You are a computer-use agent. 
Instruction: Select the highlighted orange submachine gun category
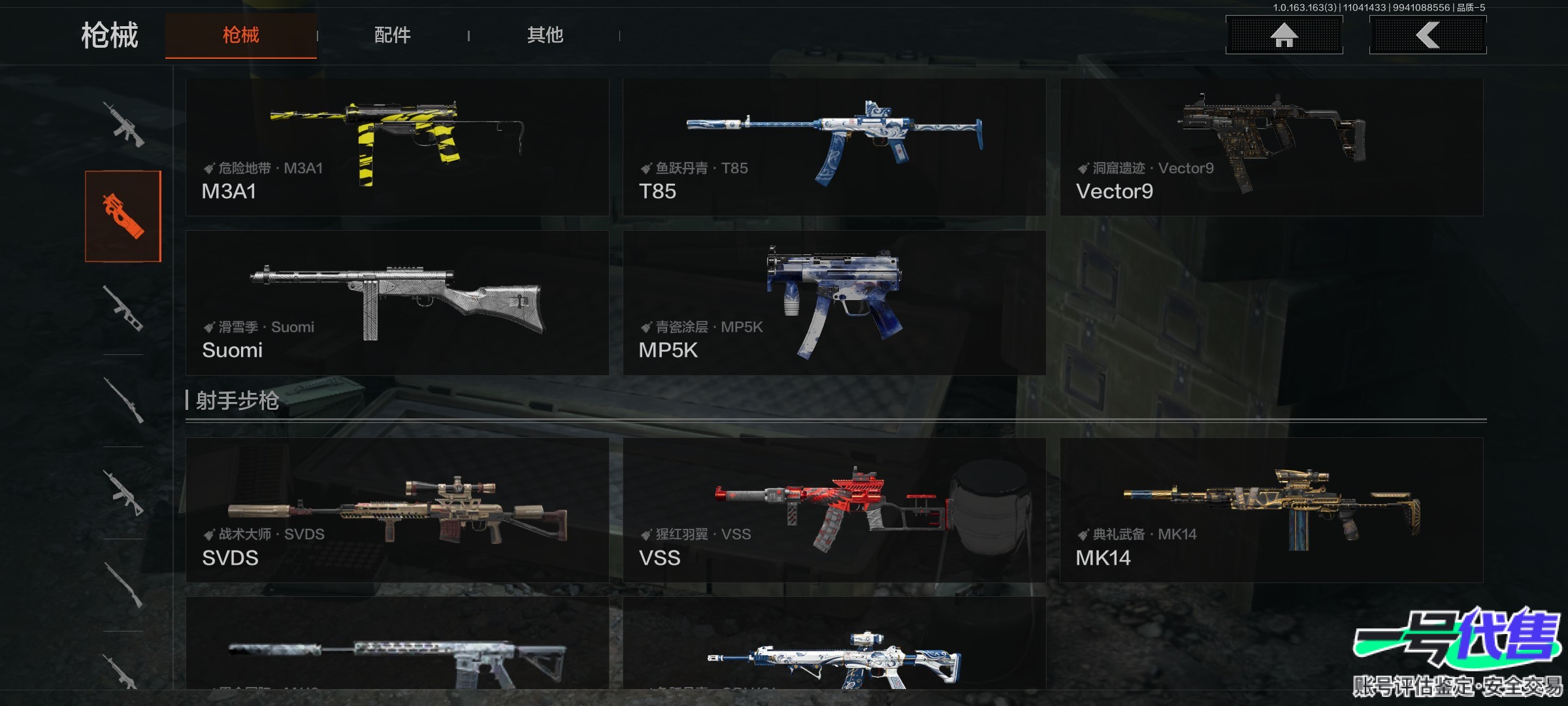point(123,216)
